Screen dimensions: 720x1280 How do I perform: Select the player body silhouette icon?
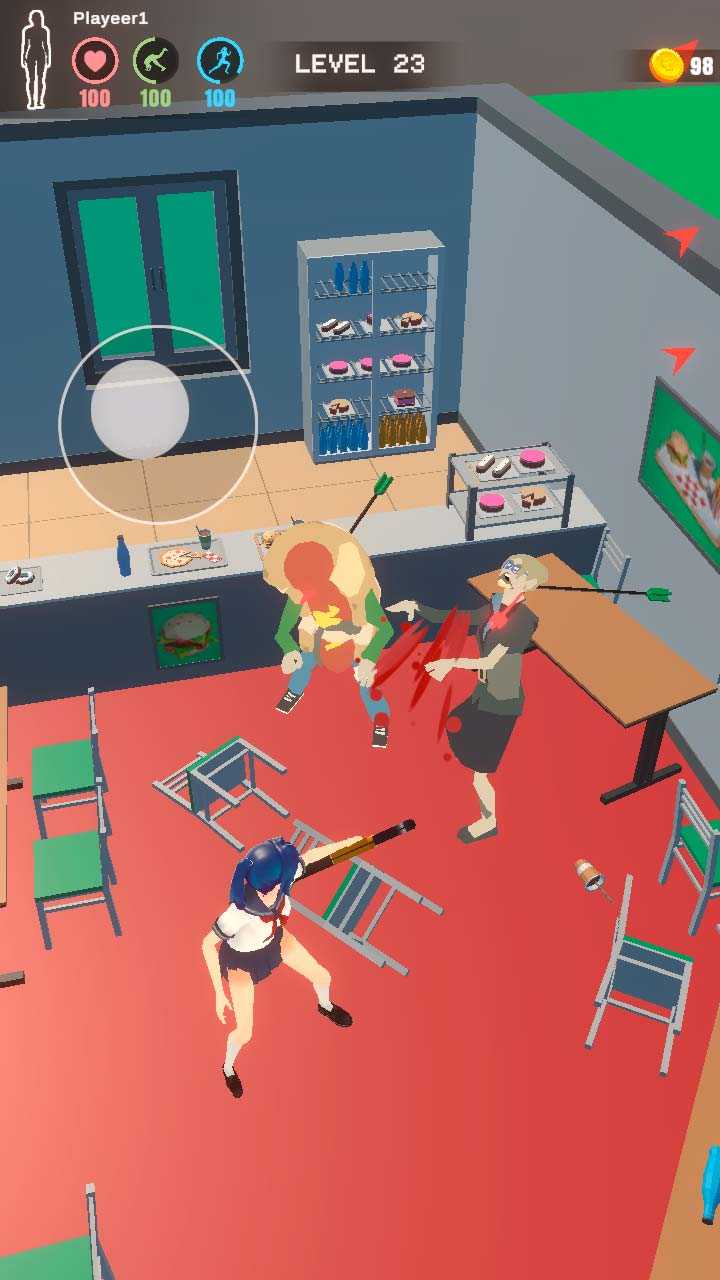pos(36,60)
